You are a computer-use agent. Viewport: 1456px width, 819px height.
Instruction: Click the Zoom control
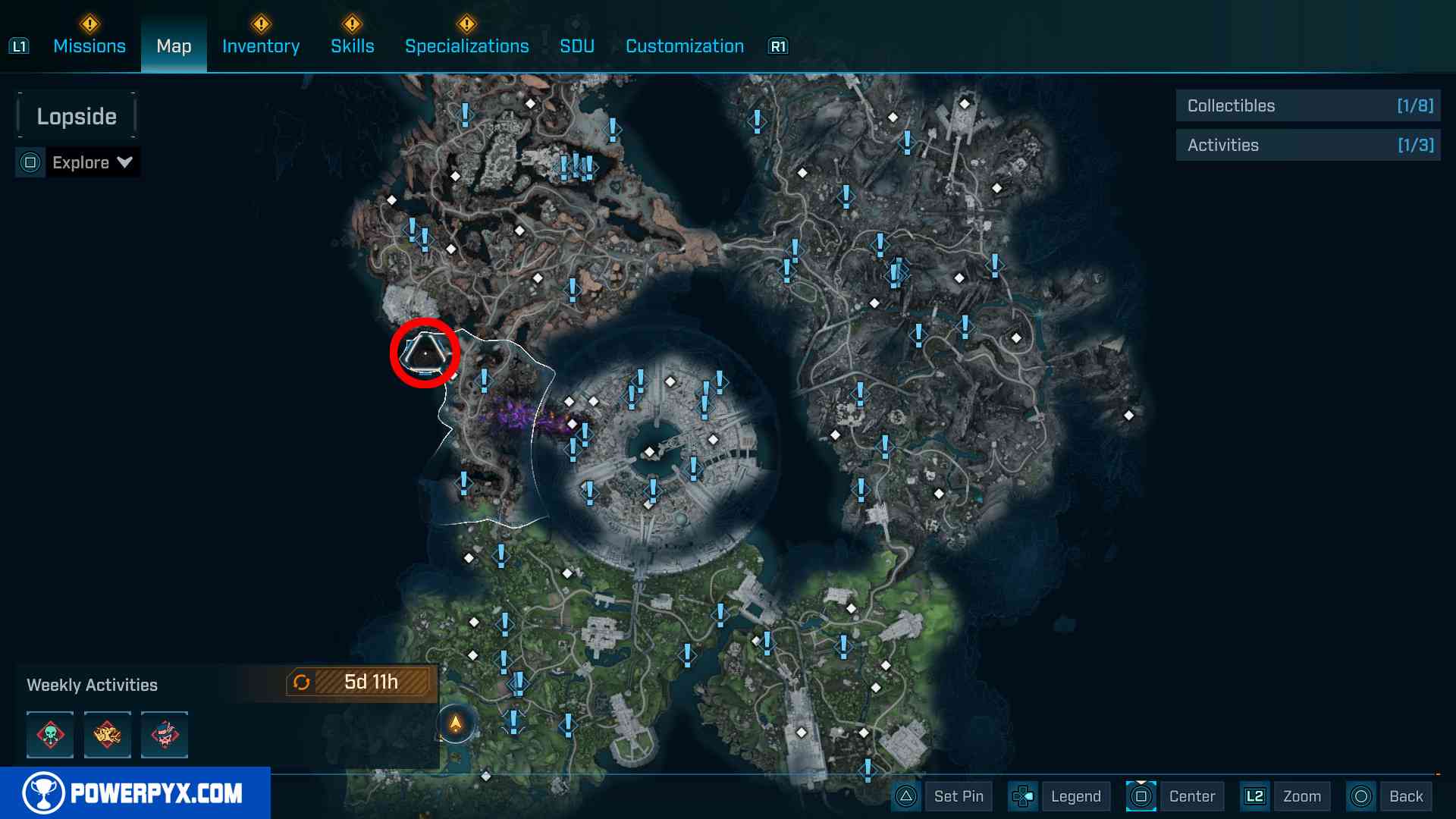[1285, 796]
